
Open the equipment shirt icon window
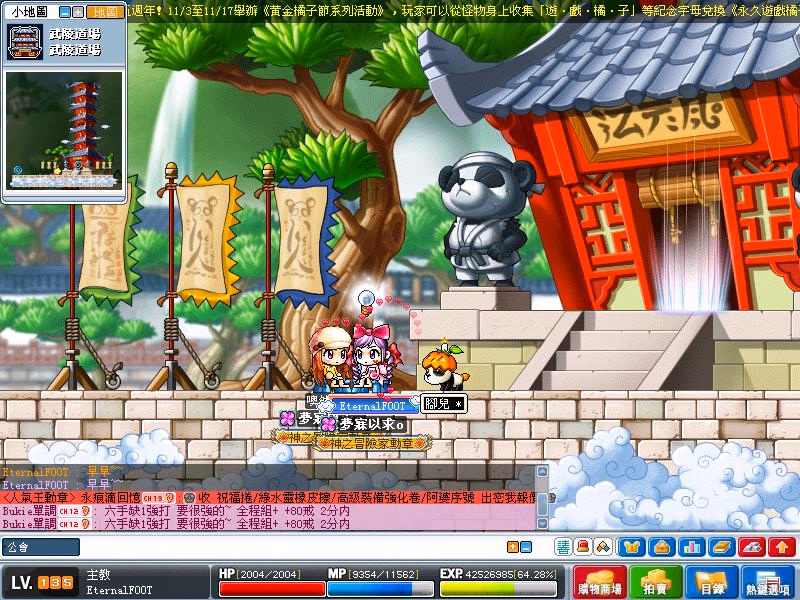point(630,547)
